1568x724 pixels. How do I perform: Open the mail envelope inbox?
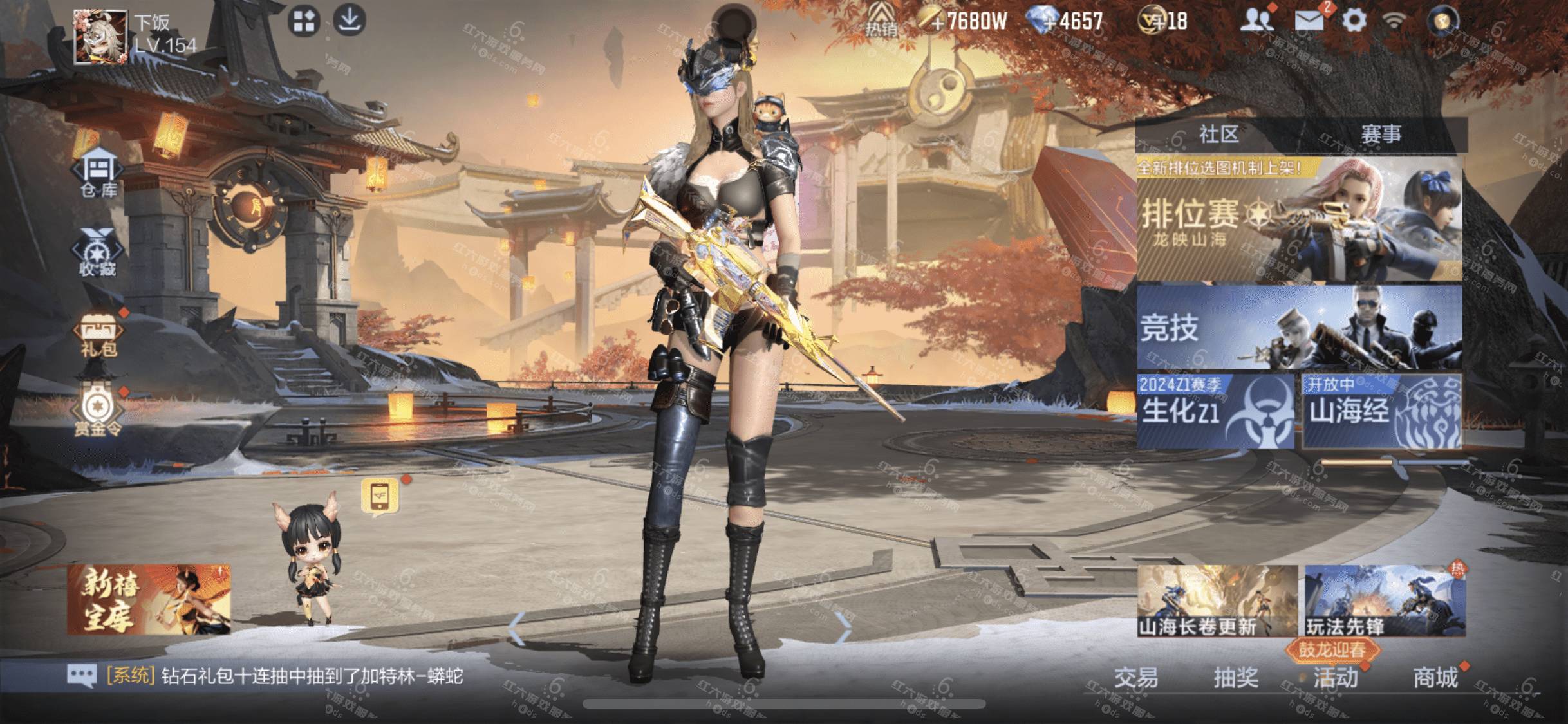(1309, 21)
